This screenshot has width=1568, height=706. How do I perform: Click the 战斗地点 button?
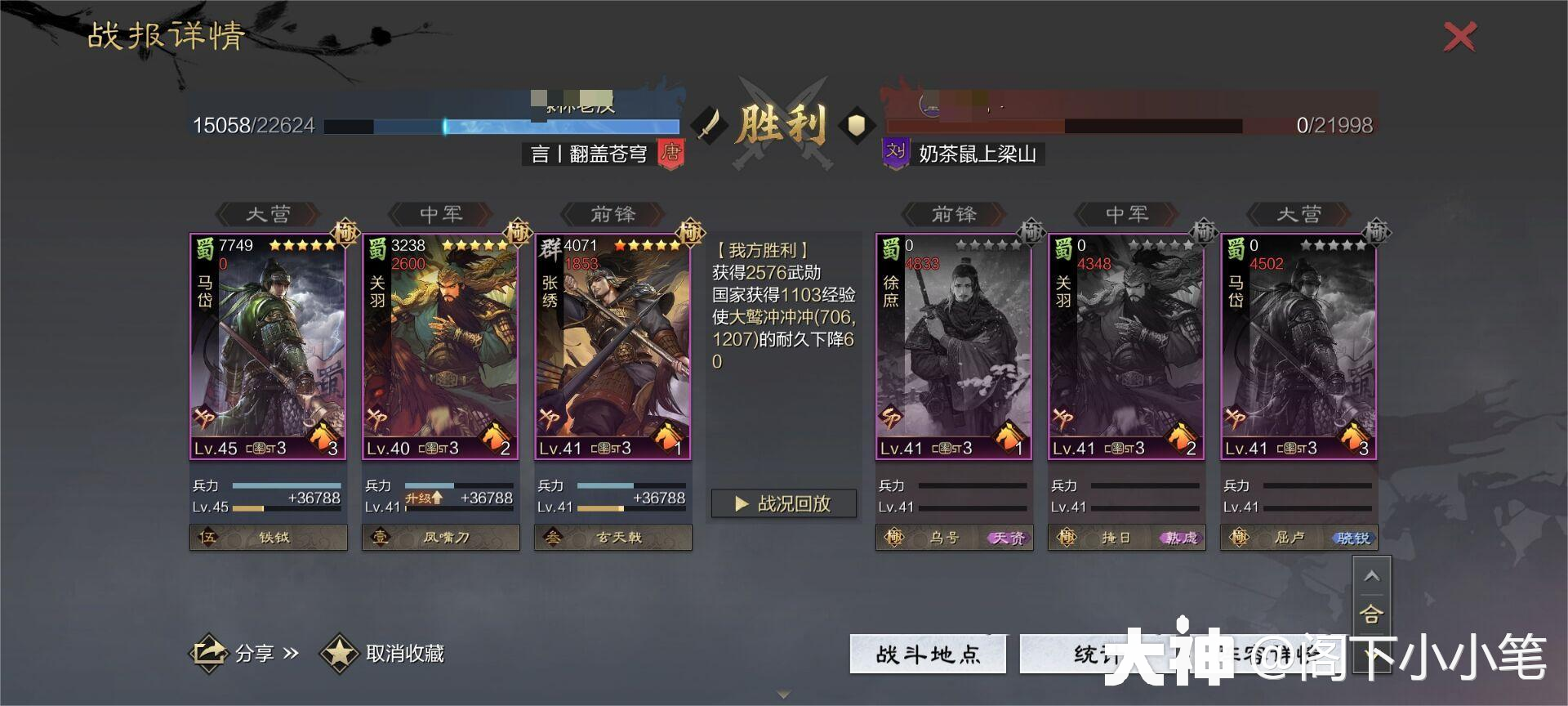pyautogui.click(x=927, y=654)
